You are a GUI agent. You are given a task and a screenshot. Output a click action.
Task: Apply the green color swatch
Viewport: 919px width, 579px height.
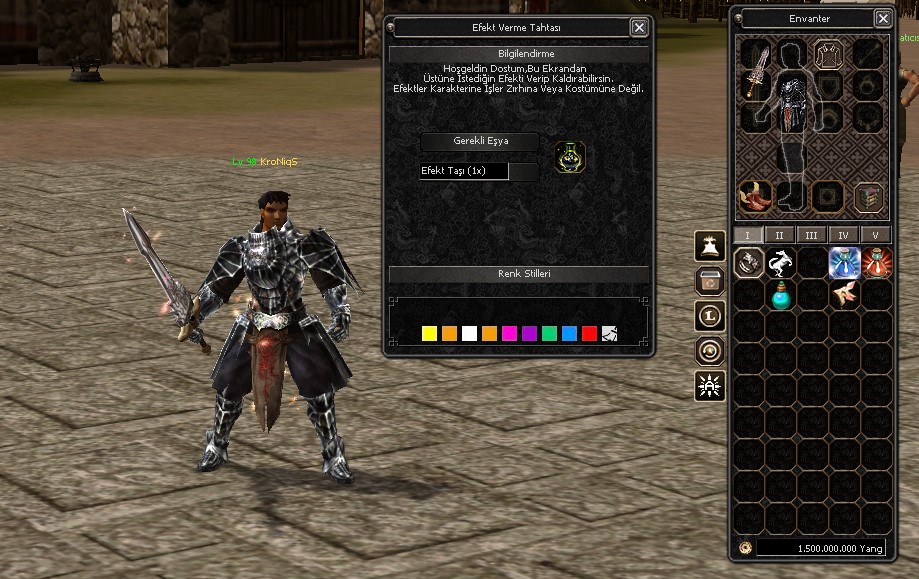click(x=549, y=333)
